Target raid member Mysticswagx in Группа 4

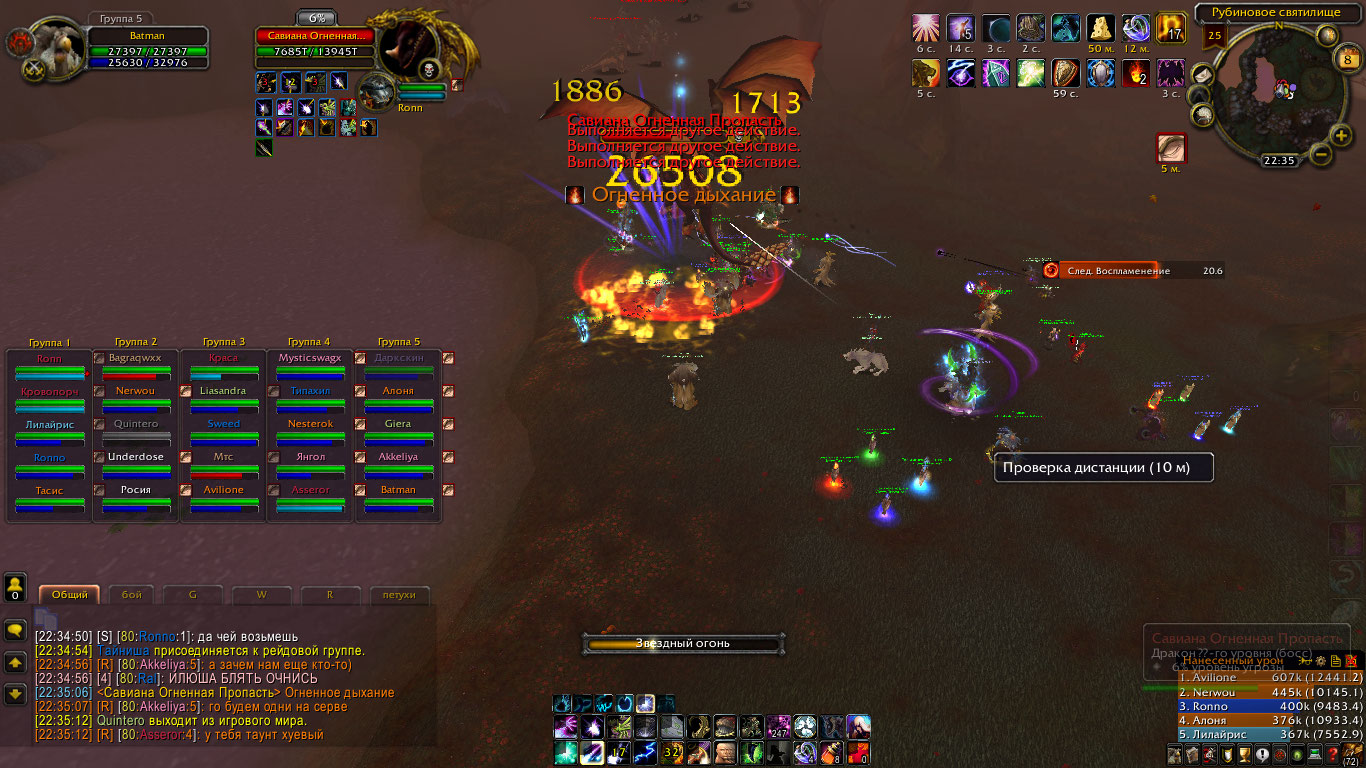310,358
